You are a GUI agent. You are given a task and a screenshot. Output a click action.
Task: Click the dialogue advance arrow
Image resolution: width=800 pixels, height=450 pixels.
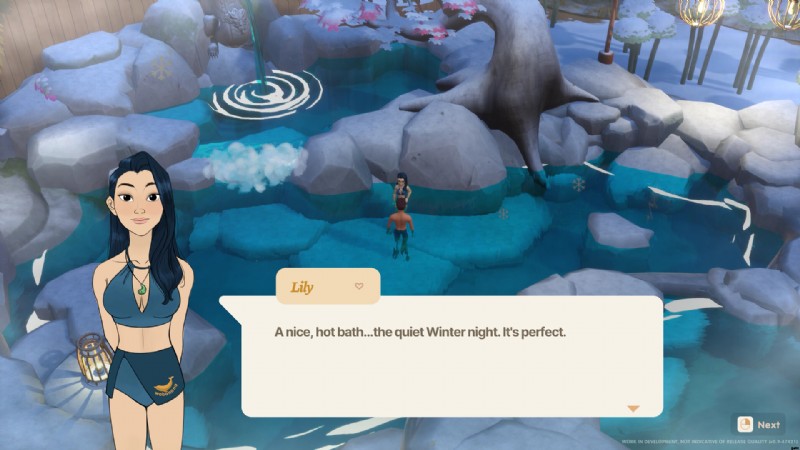[x=632, y=408]
